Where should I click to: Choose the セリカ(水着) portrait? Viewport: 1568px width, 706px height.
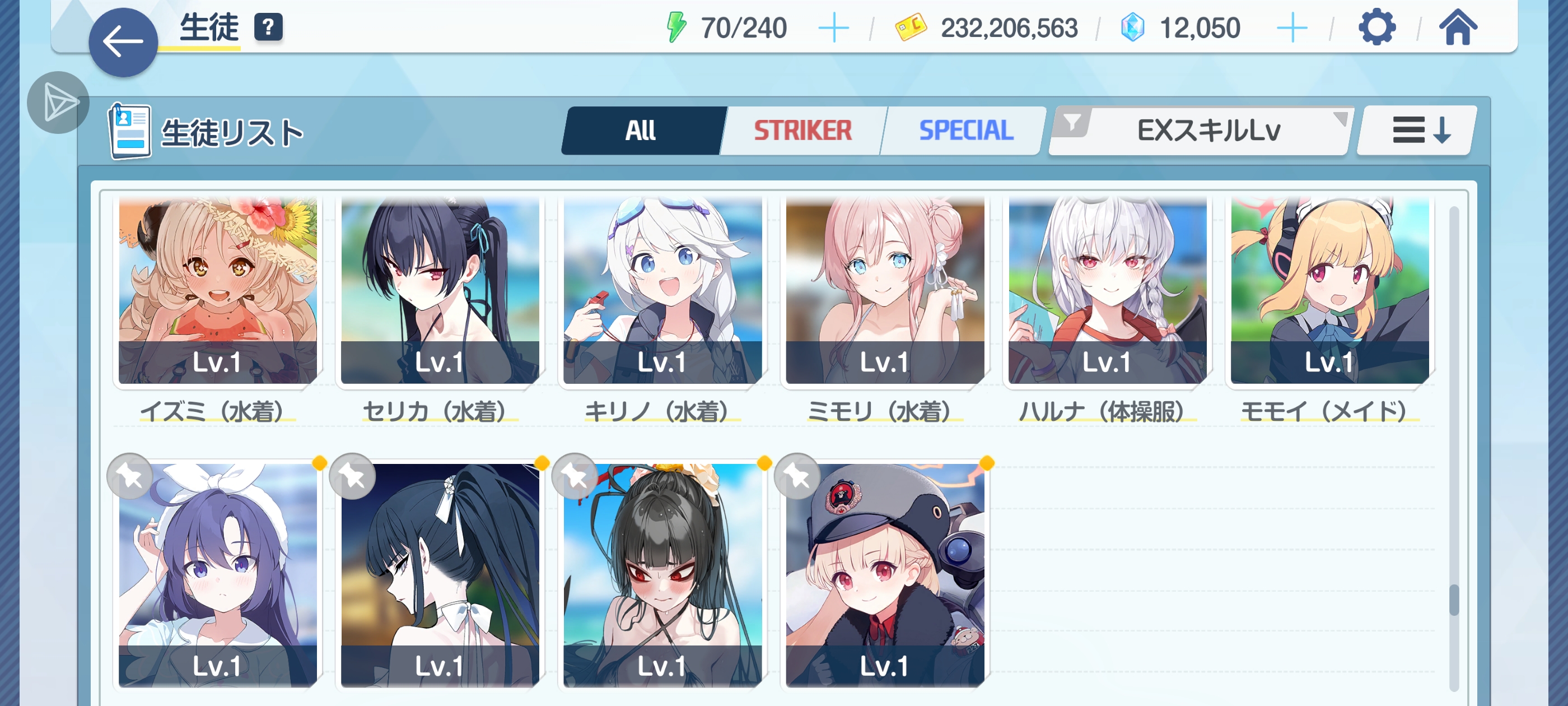pyautogui.click(x=440, y=290)
